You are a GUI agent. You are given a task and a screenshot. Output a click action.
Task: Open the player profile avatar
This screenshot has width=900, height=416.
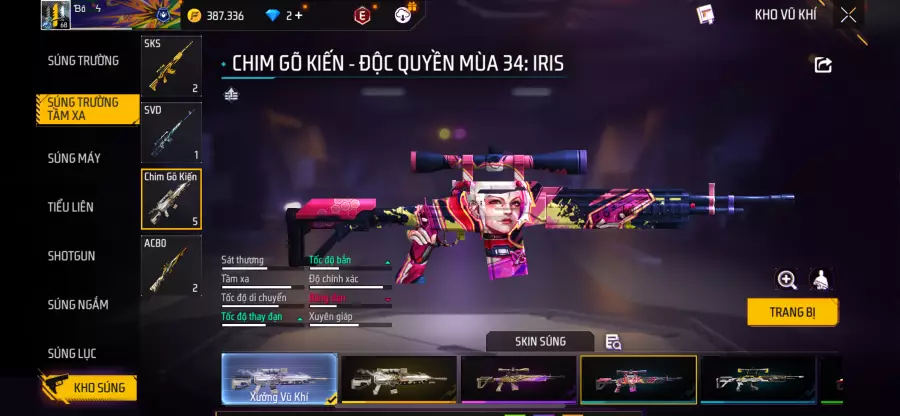[55, 15]
